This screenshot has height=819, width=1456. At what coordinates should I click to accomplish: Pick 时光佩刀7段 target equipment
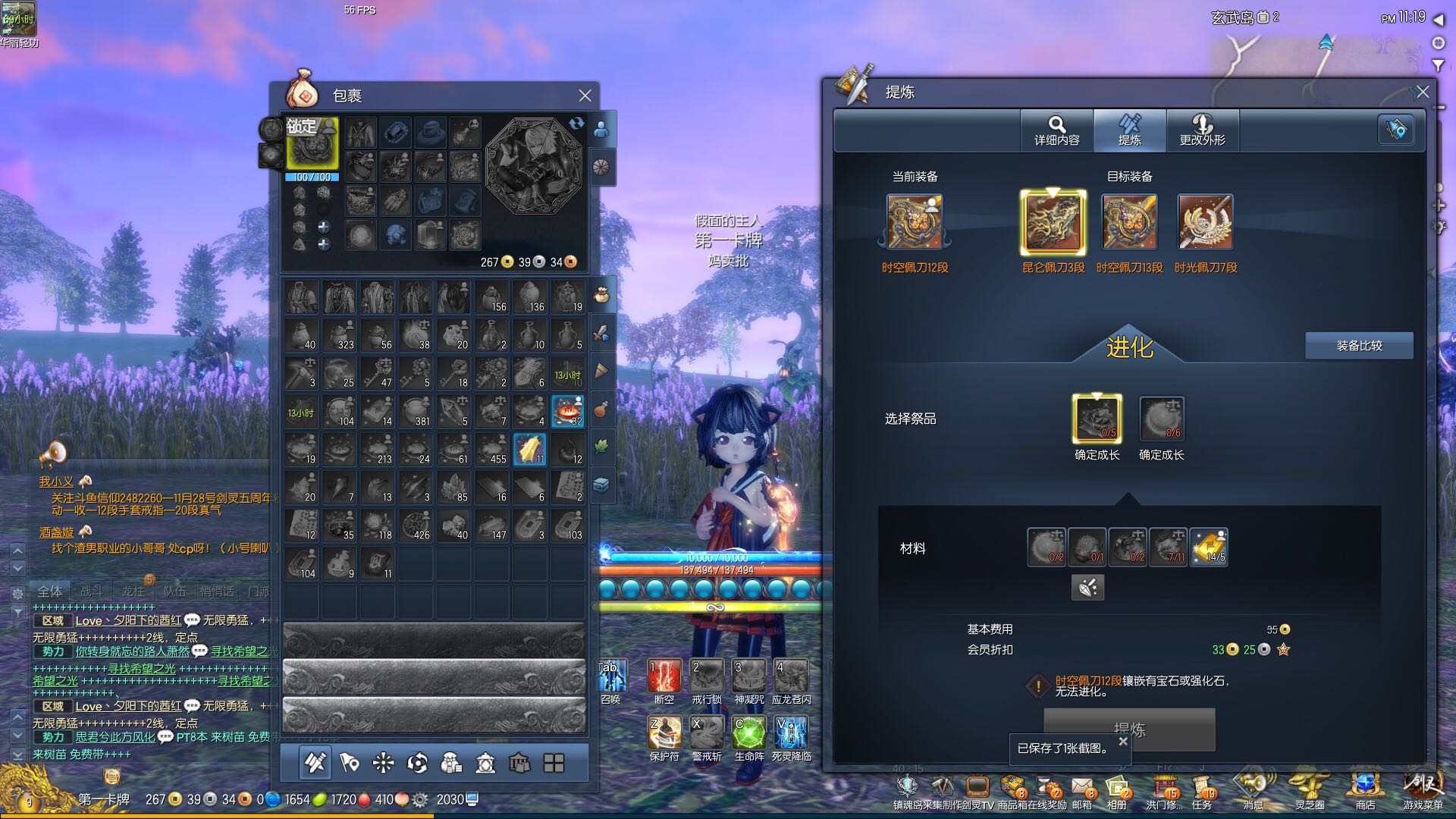1205,222
